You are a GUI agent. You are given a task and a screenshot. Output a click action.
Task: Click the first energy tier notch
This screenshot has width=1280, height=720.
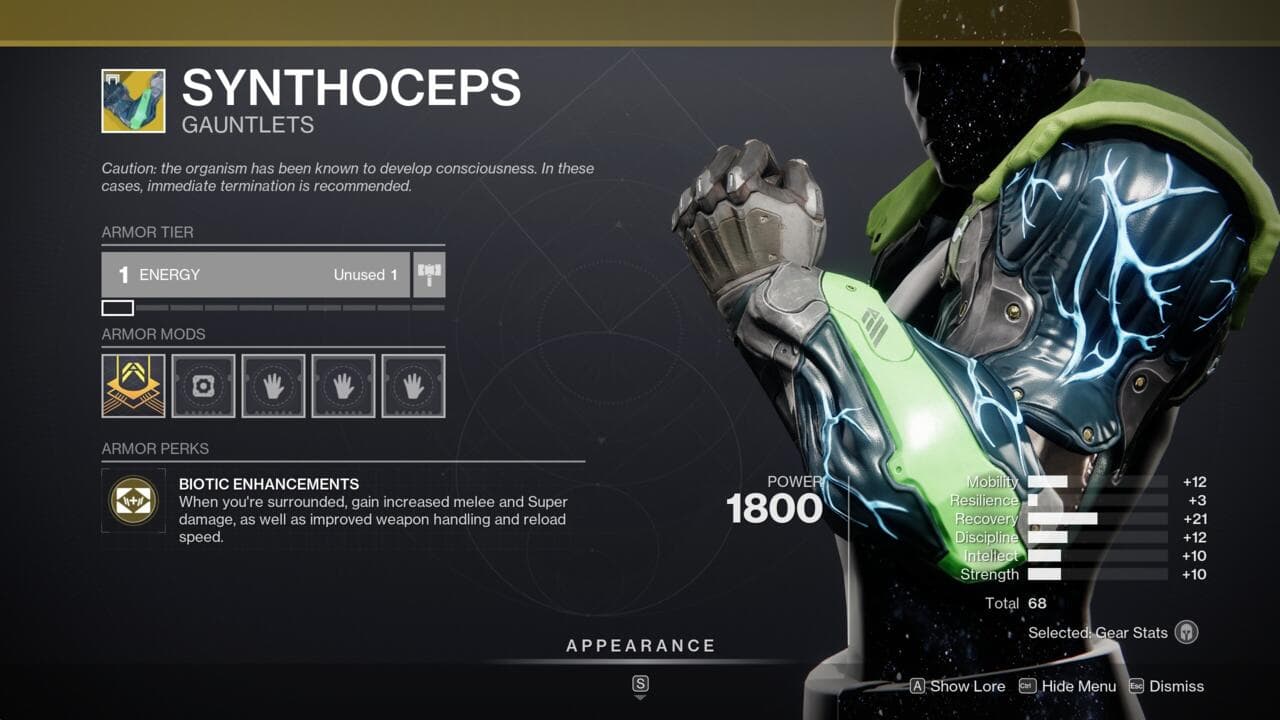(117, 308)
